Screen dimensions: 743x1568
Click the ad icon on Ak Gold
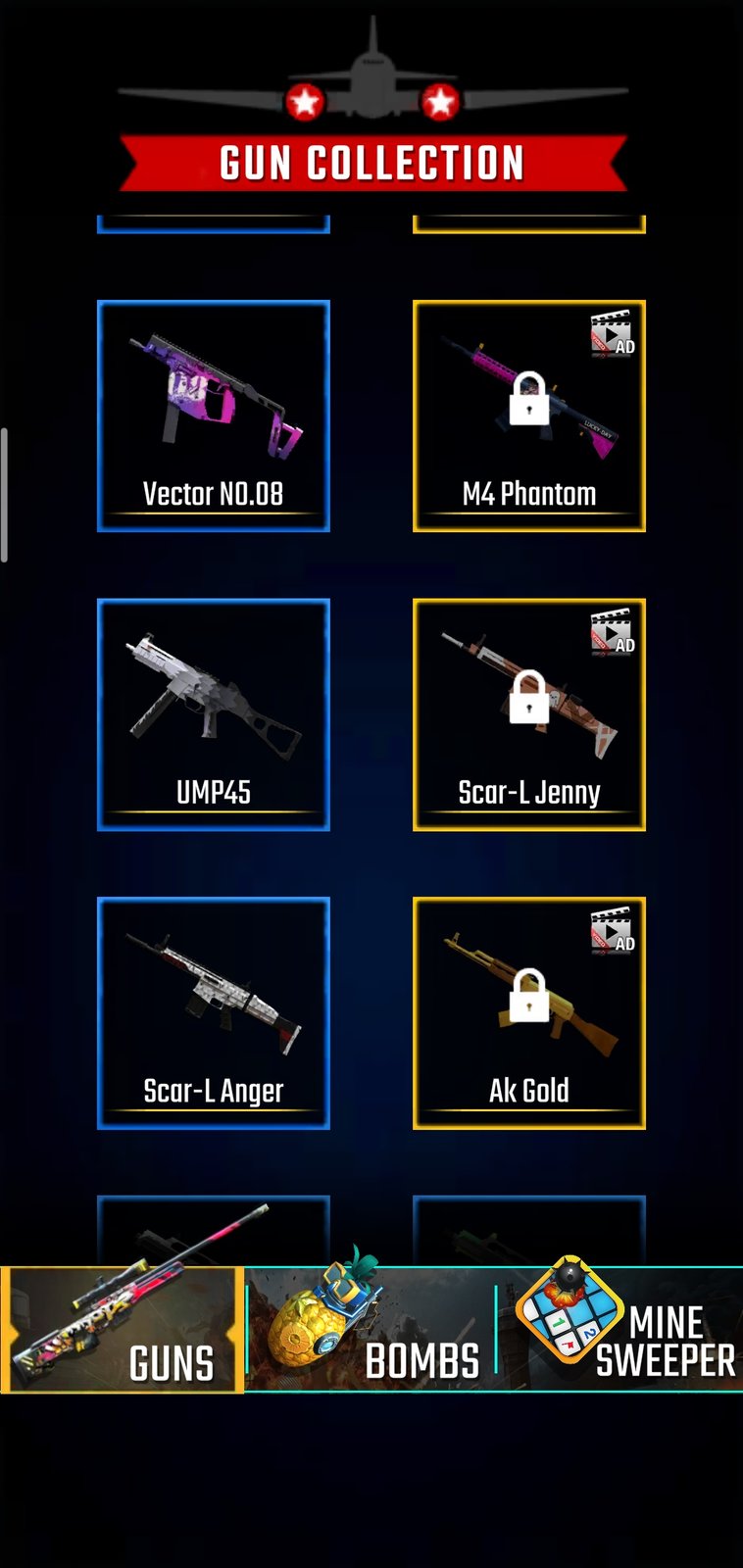(x=613, y=931)
